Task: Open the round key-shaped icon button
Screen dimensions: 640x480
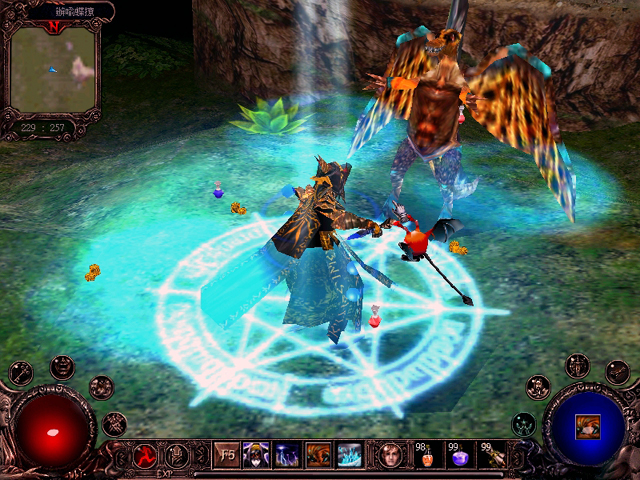Action: tap(21, 373)
